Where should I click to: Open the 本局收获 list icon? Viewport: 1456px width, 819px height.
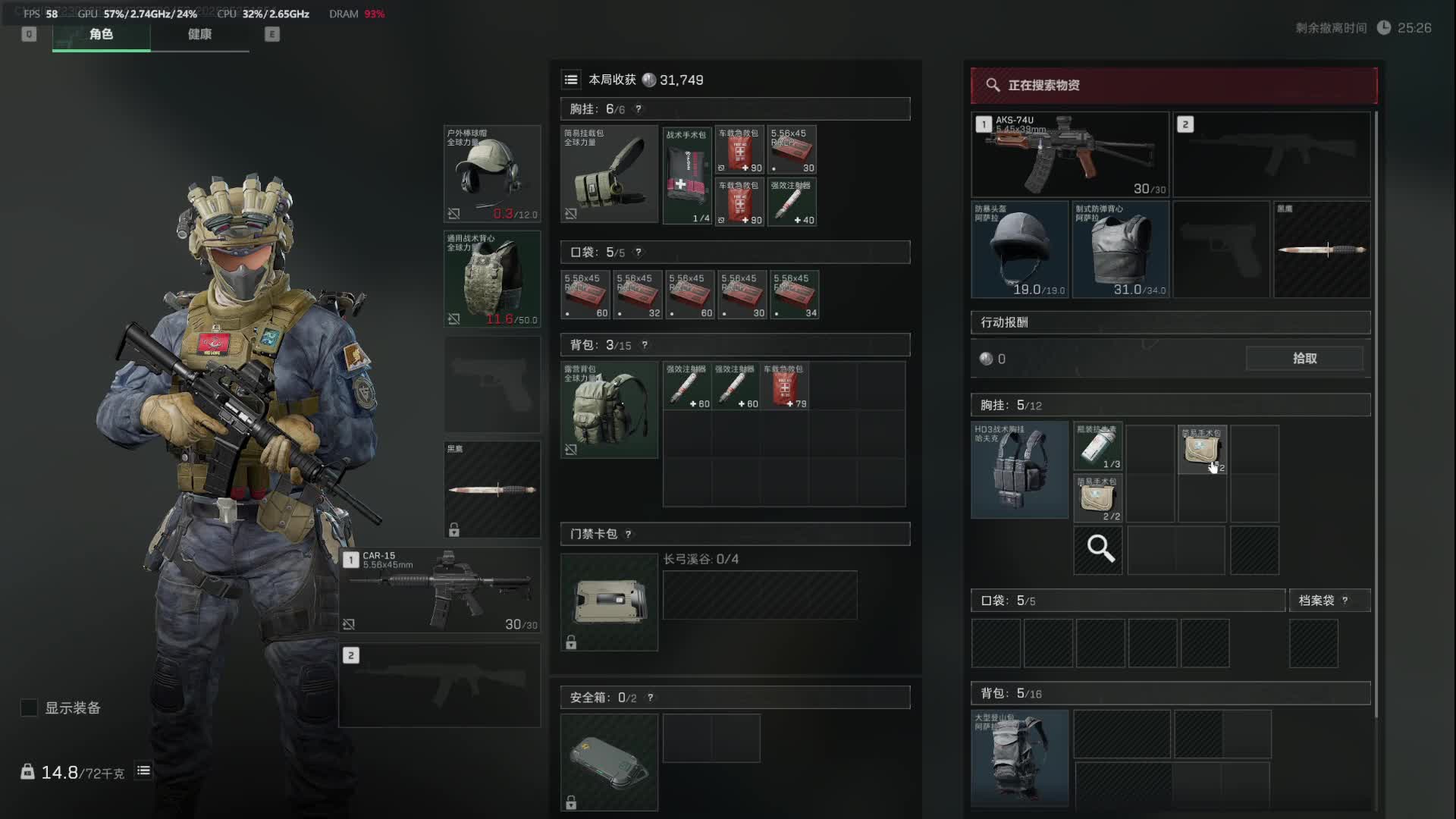tap(571, 80)
